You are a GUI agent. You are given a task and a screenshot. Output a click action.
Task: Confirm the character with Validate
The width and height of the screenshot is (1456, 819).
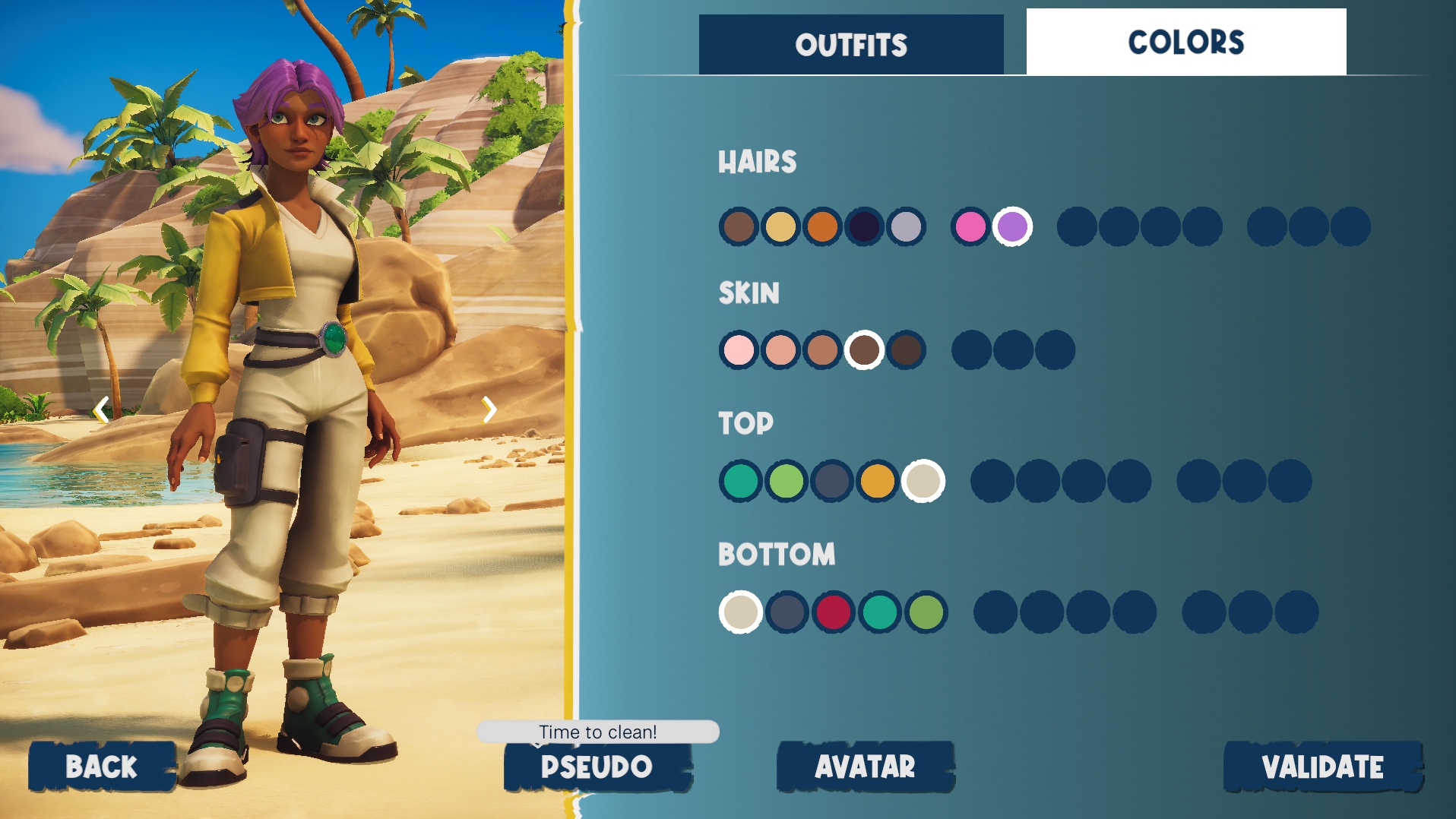[x=1322, y=767]
